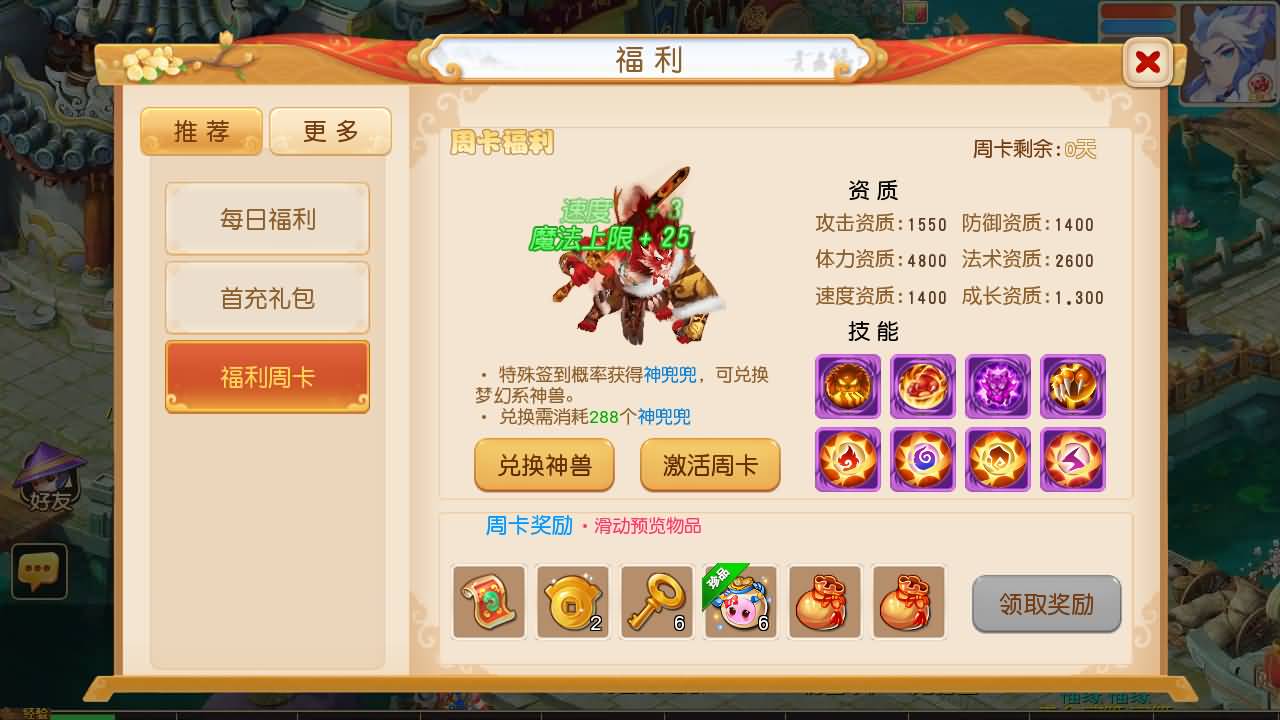This screenshot has width=1280, height=720.
Task: Click the golden fangs skill icon
Action: point(1072,386)
